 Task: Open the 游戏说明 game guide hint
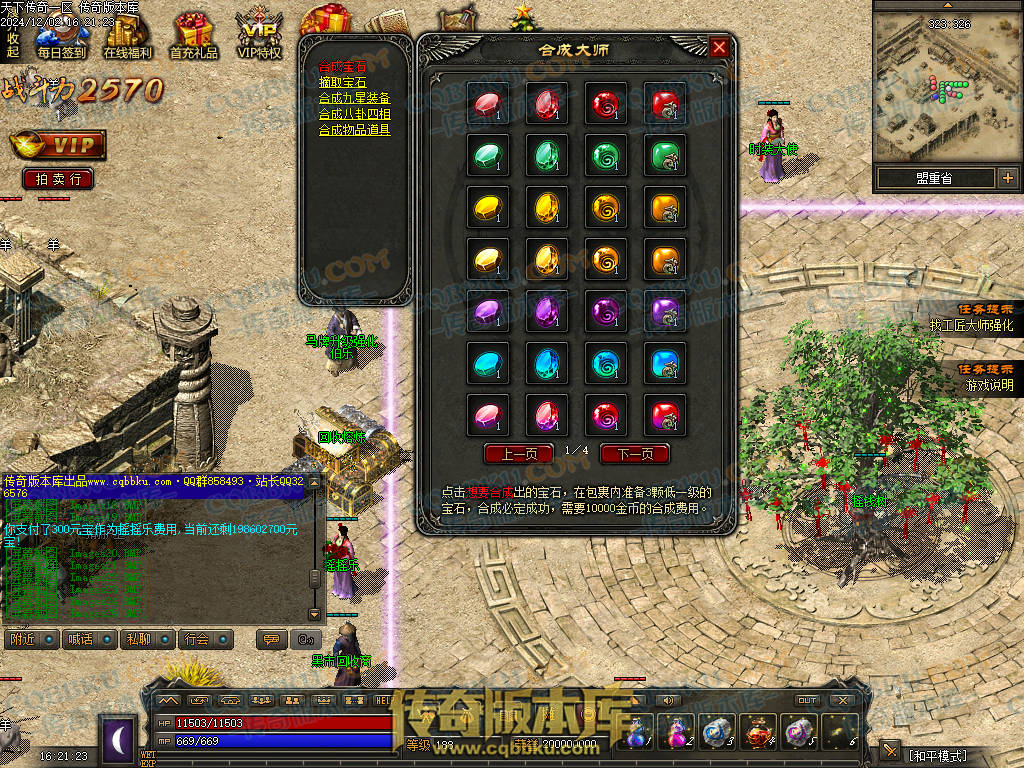click(x=988, y=385)
